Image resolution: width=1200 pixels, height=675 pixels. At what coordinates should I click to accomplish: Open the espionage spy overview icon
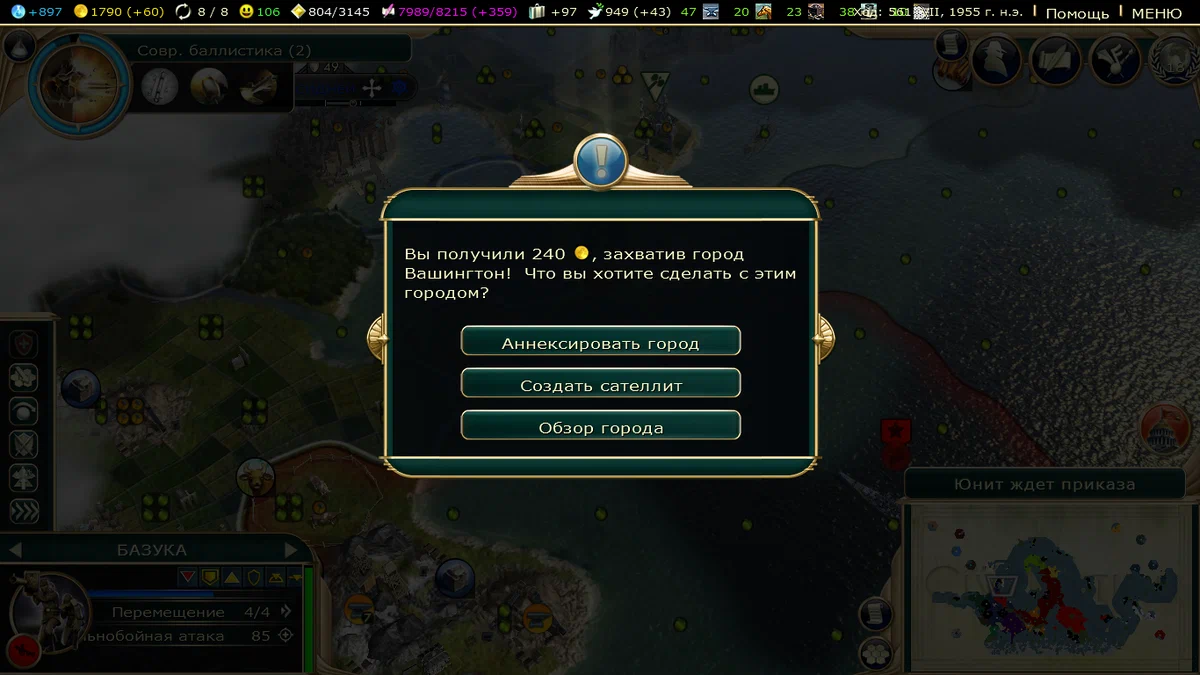pyautogui.click(x=996, y=60)
